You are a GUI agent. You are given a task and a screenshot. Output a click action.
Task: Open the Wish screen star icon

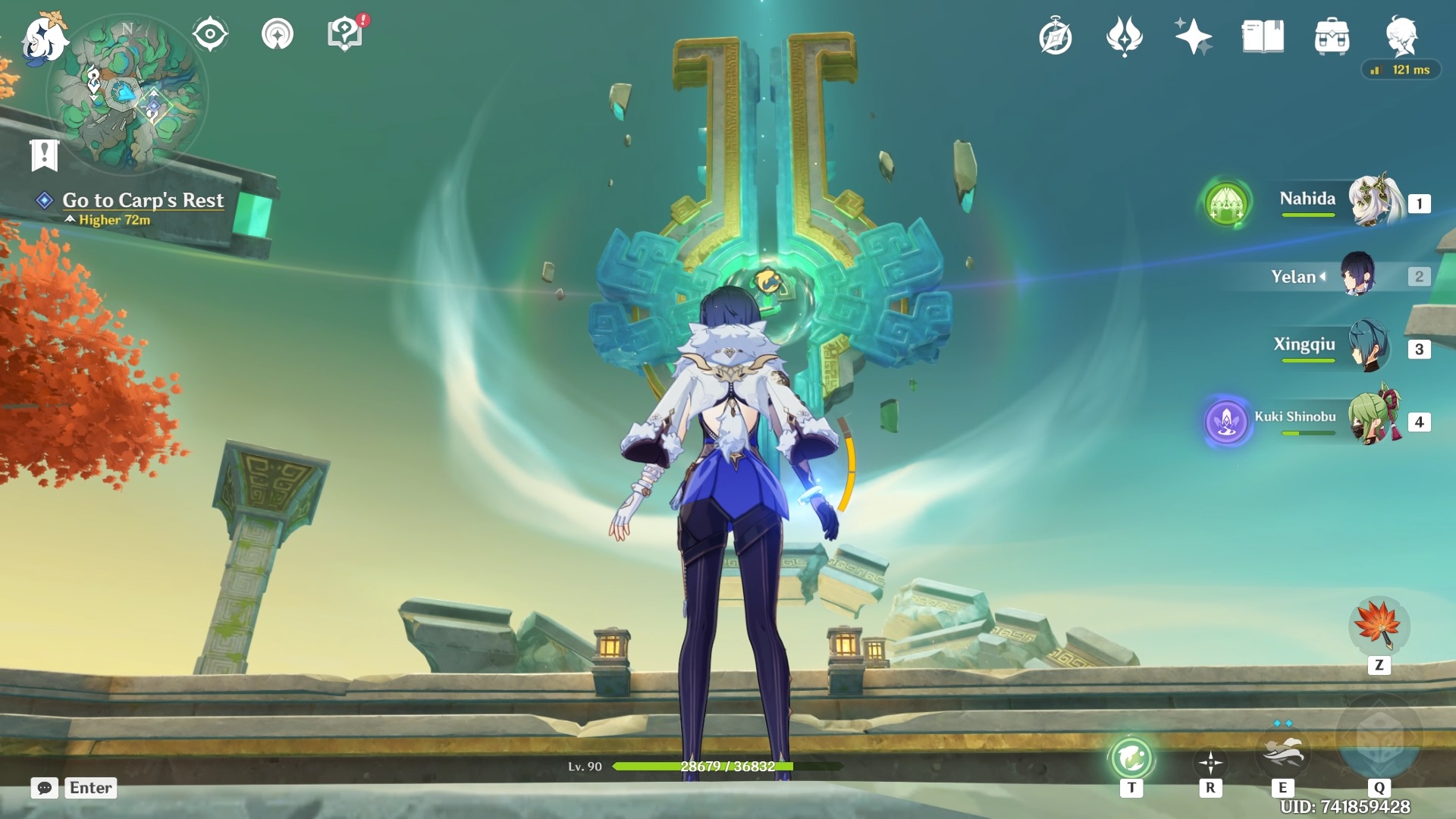point(1194,34)
